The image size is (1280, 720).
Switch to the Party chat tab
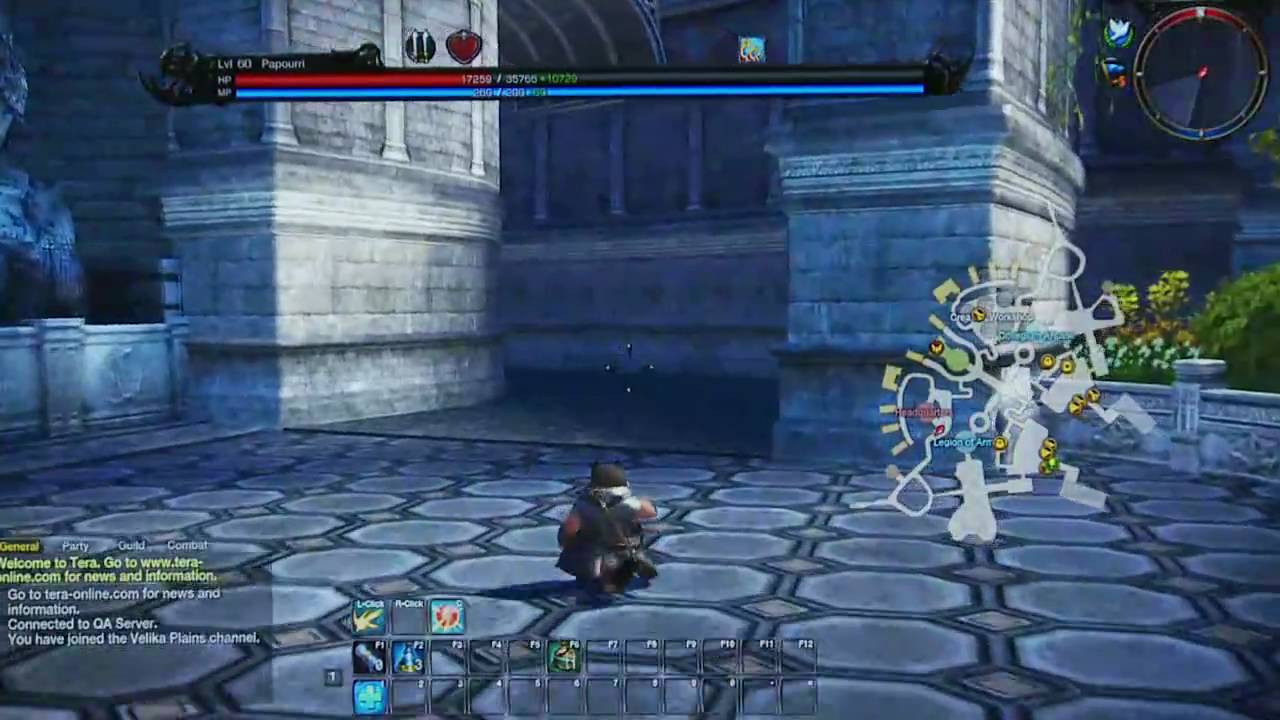click(x=75, y=546)
